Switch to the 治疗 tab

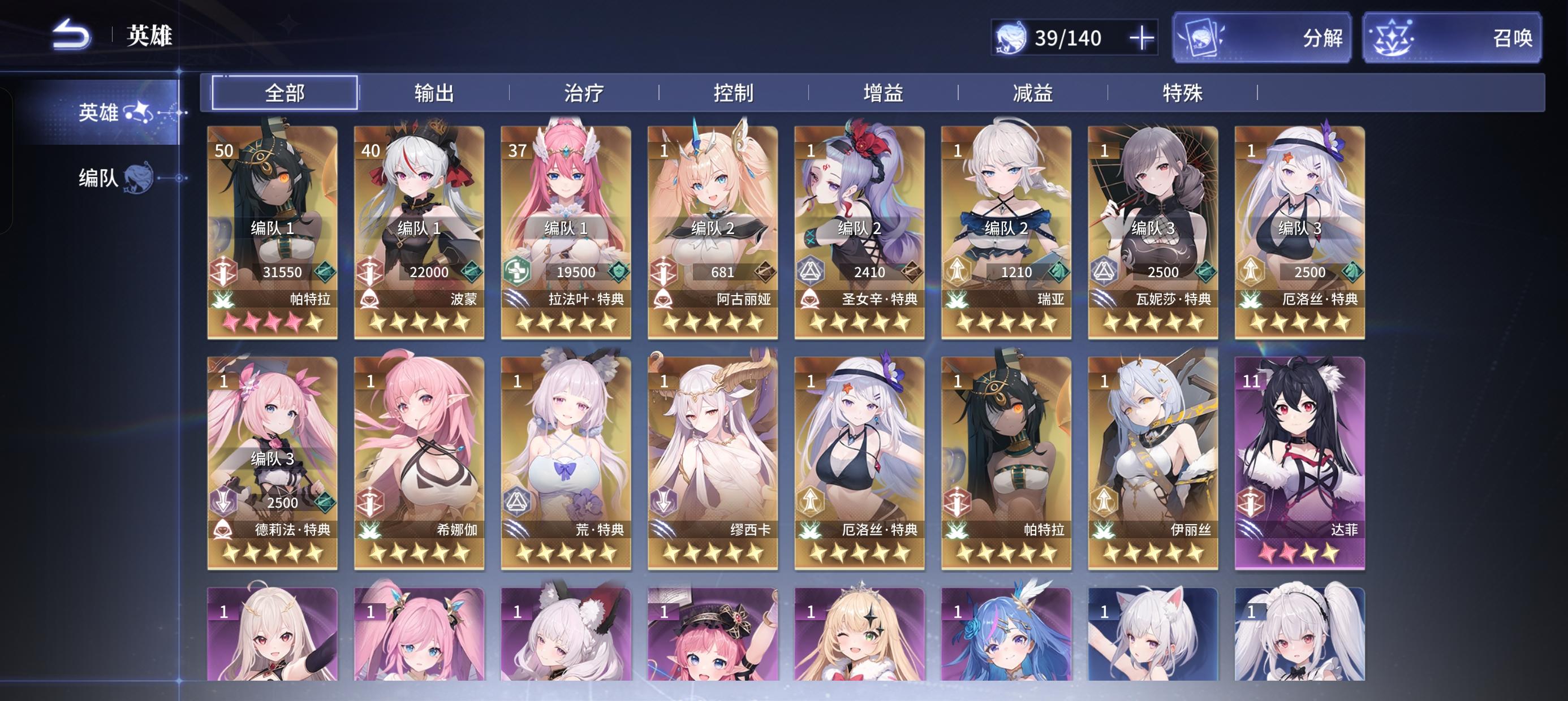click(x=584, y=93)
